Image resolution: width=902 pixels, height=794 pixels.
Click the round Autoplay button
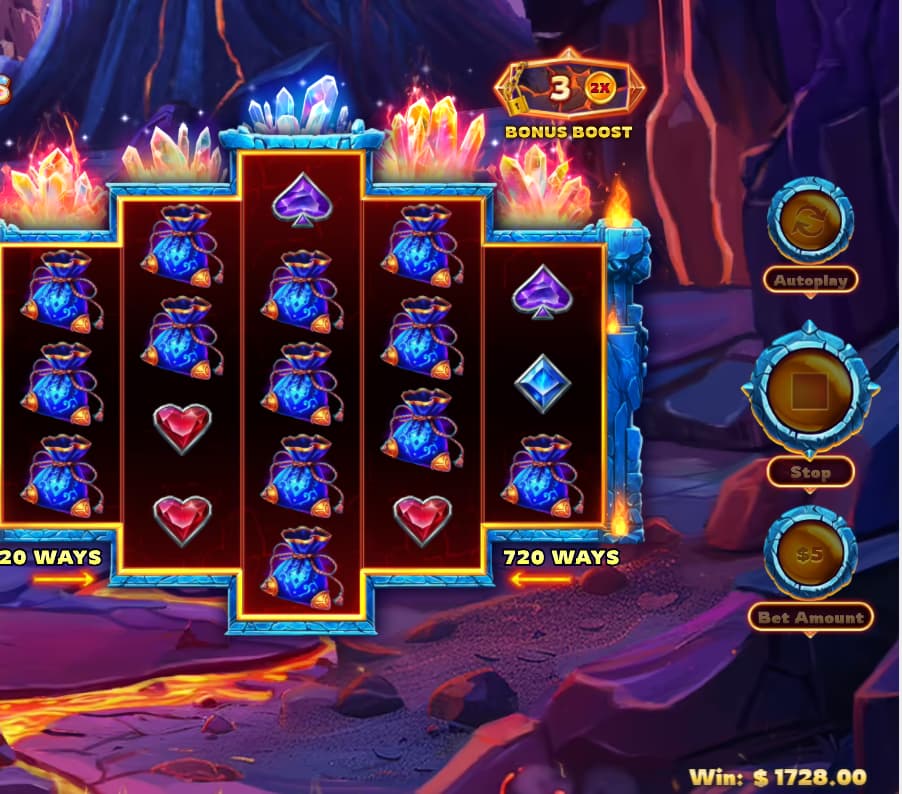[809, 225]
